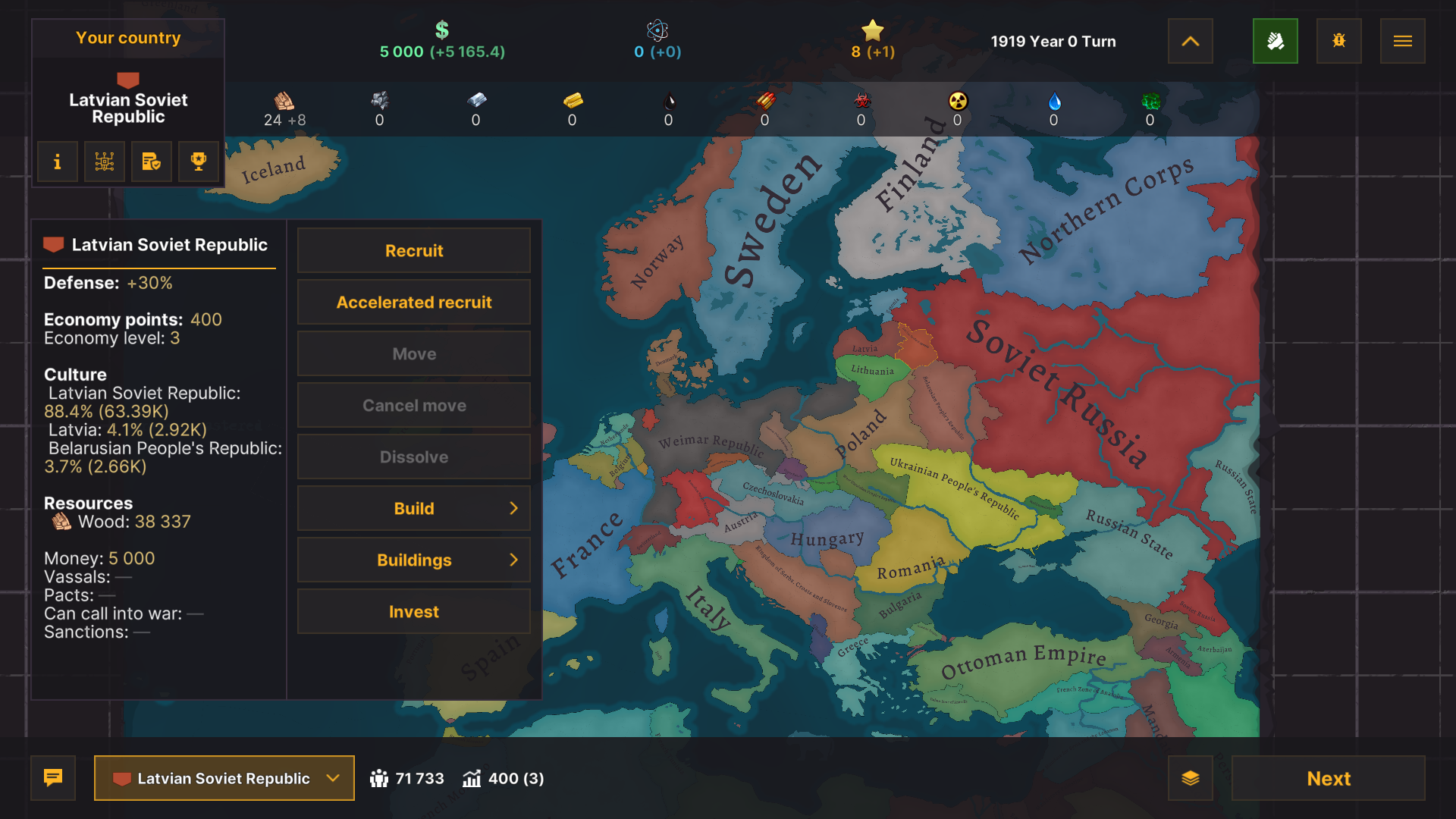The width and height of the screenshot is (1456, 819).
Task: Open the hamburger menu icon
Action: (x=1402, y=41)
